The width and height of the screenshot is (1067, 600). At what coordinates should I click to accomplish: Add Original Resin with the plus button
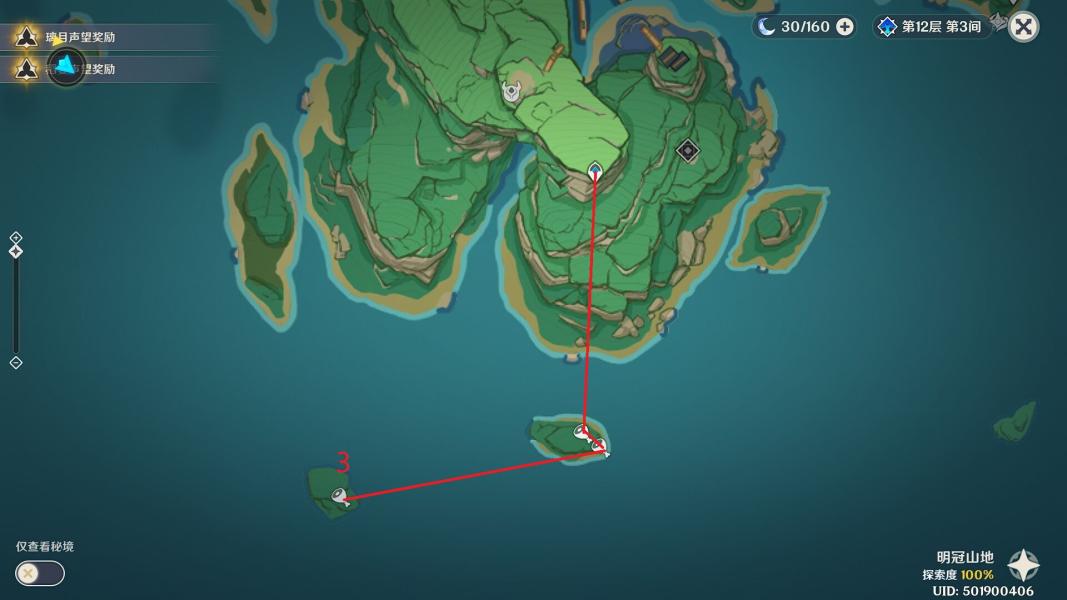[x=845, y=27]
